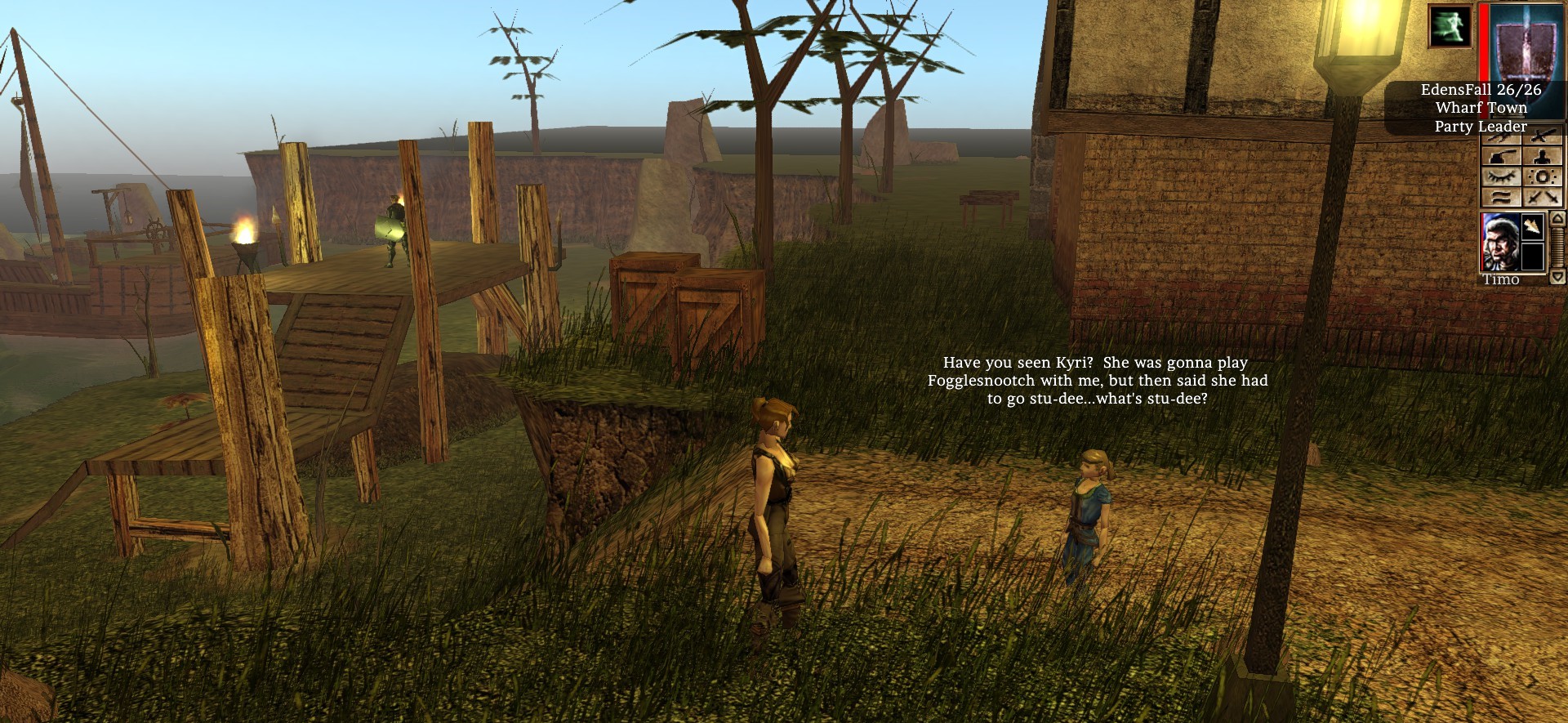The height and width of the screenshot is (723, 1568).
Task: Click the crossed swords button
Action: coord(1542,198)
